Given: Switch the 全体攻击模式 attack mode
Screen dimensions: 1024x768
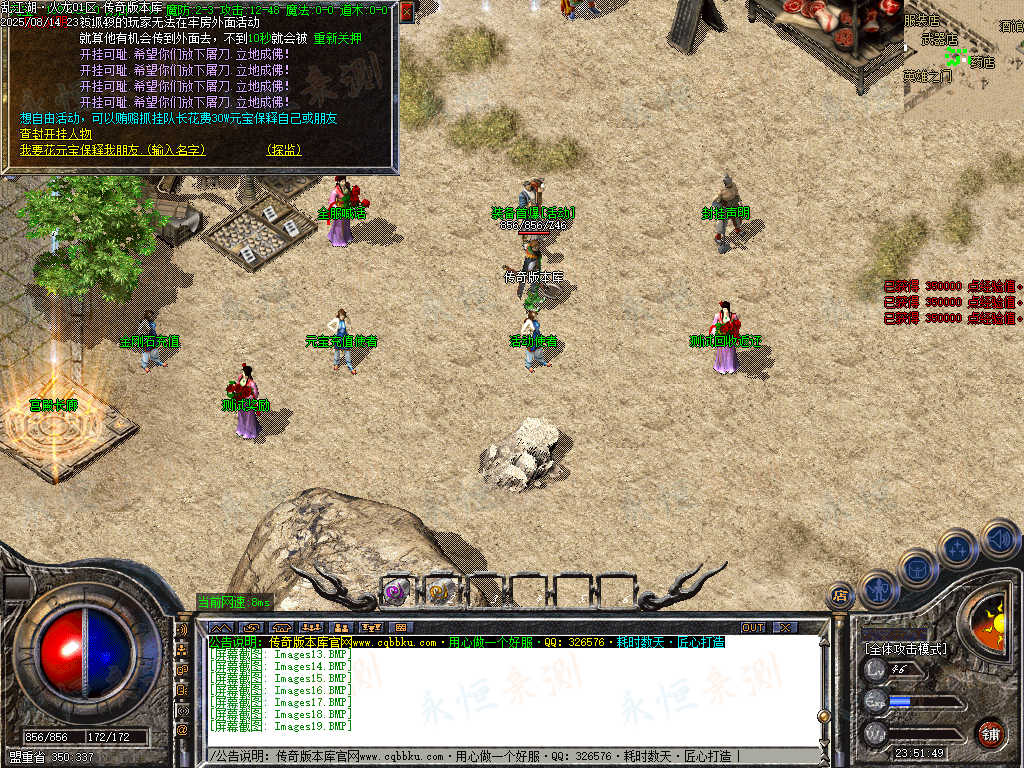Looking at the screenshot, I should [906, 649].
